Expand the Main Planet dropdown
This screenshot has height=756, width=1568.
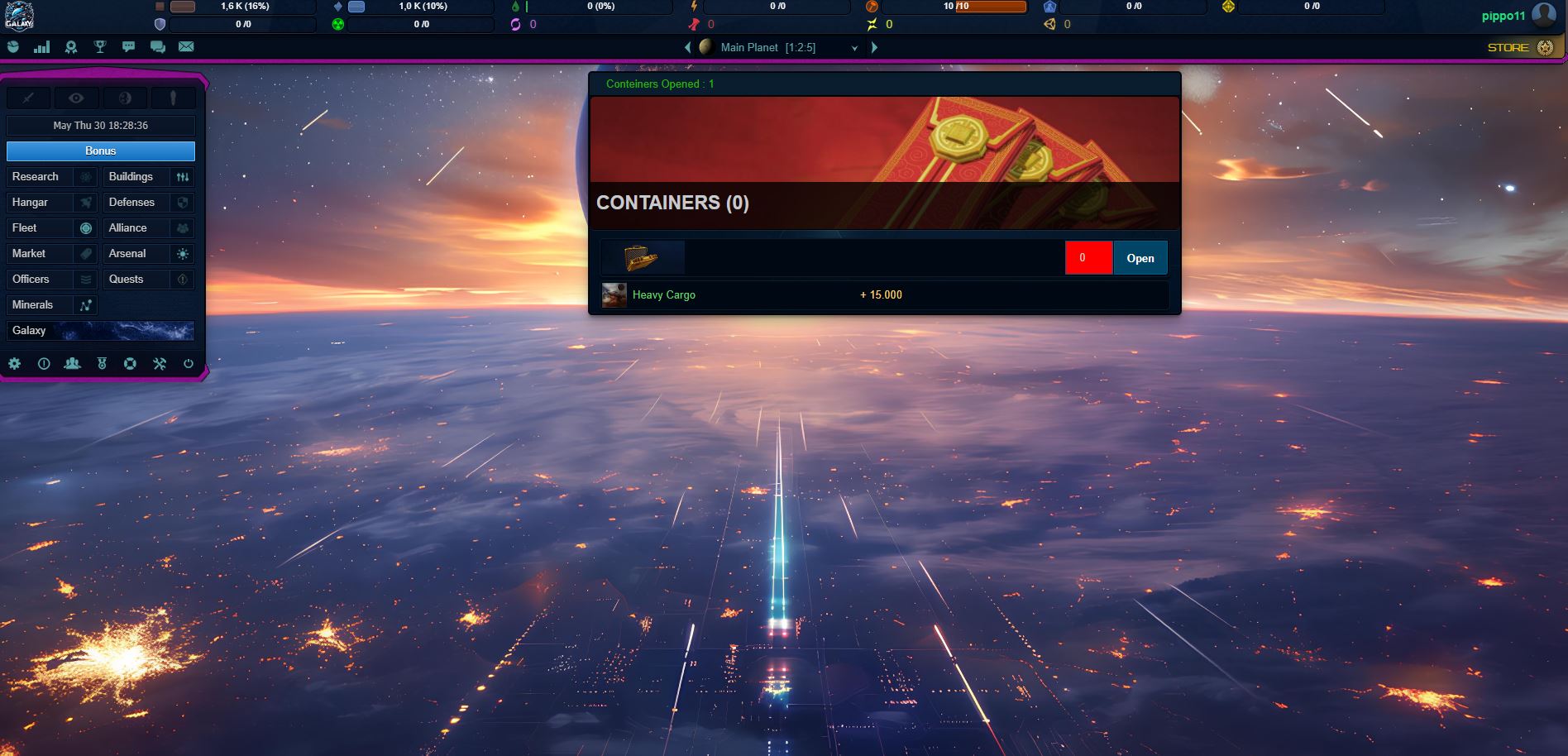pyautogui.click(x=854, y=48)
